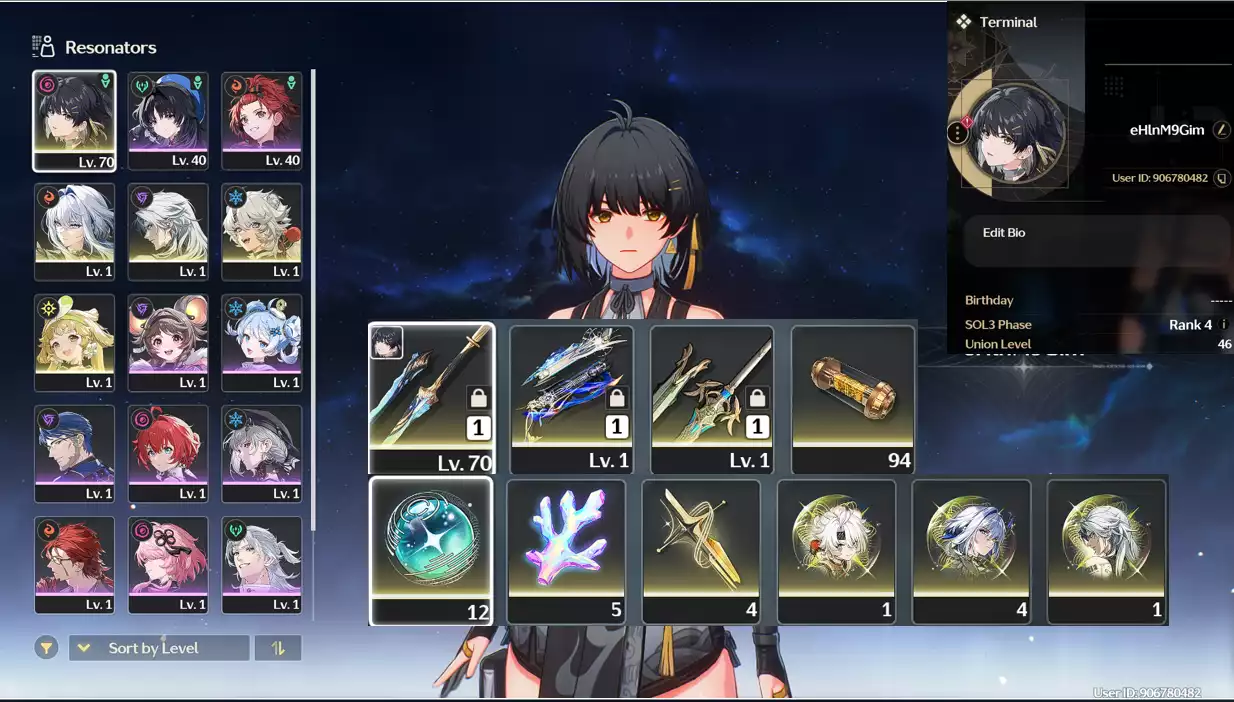Open Edit Bio in the Terminal panel
The image size is (1234, 702).
[1004, 233]
